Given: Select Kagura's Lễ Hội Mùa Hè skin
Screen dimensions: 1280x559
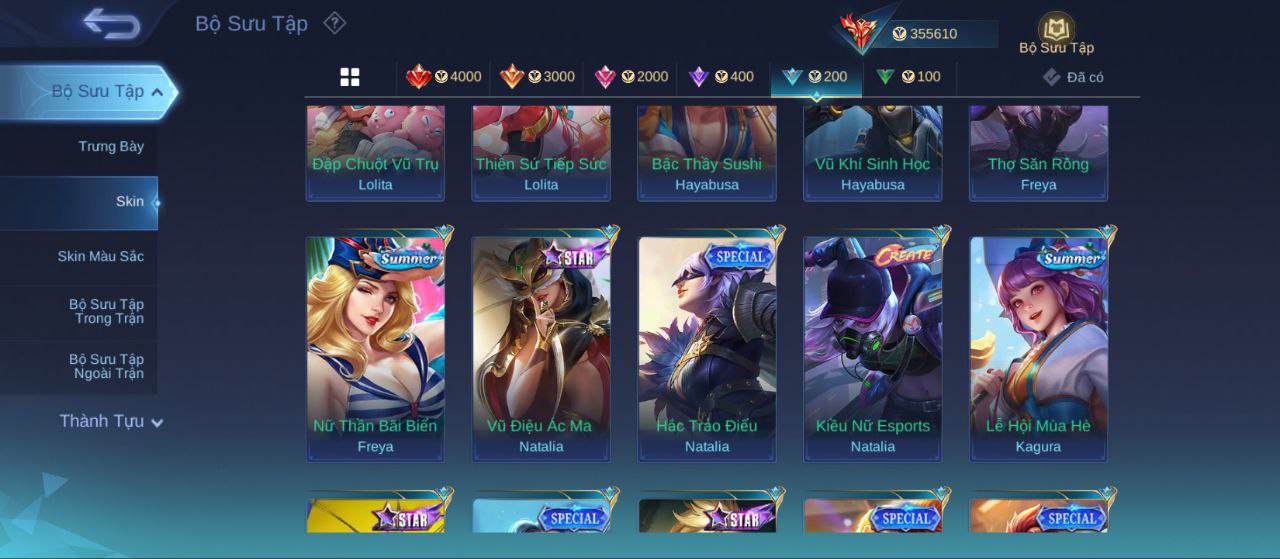Looking at the screenshot, I should (x=1039, y=349).
